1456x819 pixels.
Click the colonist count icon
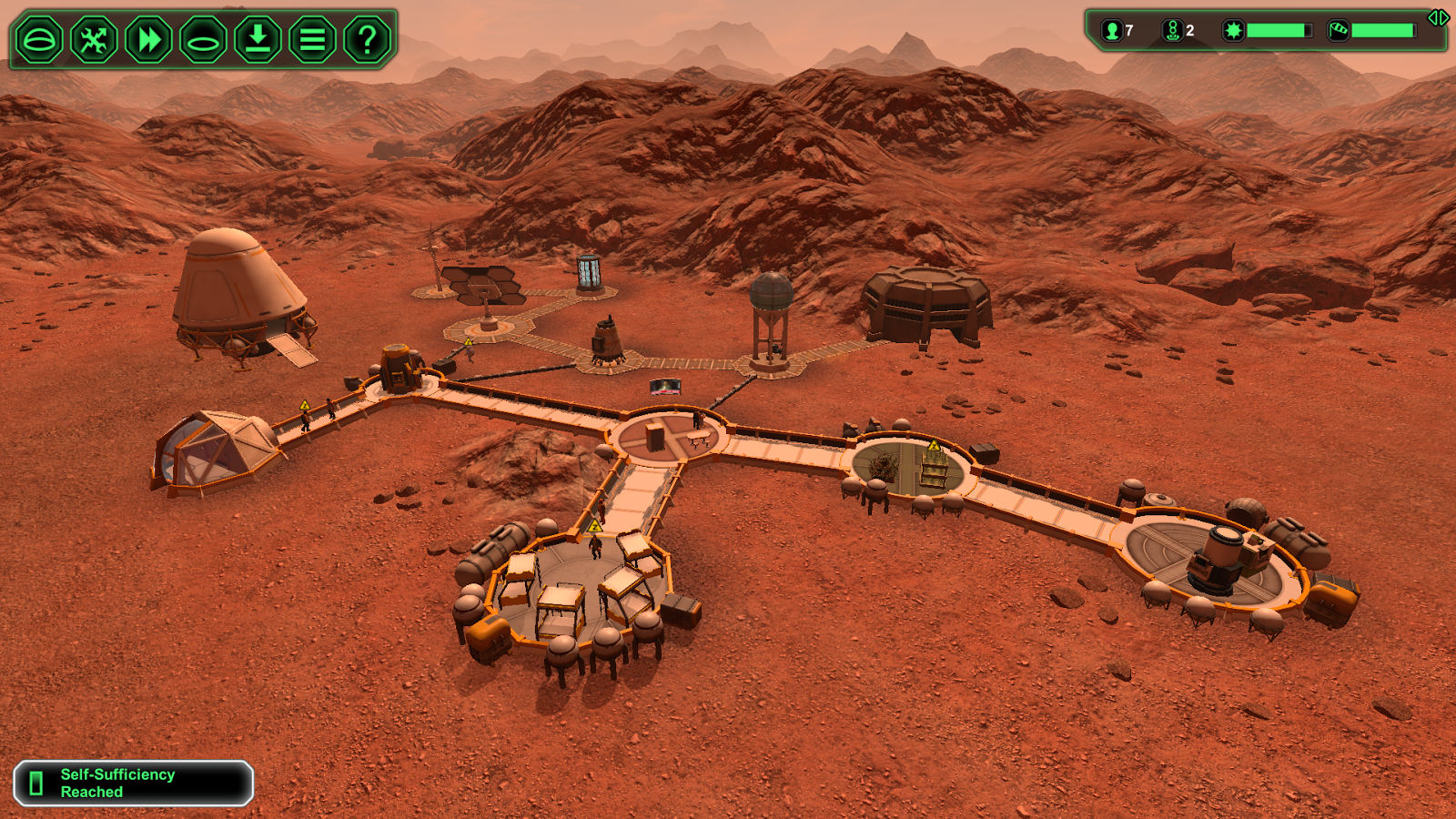click(1112, 31)
